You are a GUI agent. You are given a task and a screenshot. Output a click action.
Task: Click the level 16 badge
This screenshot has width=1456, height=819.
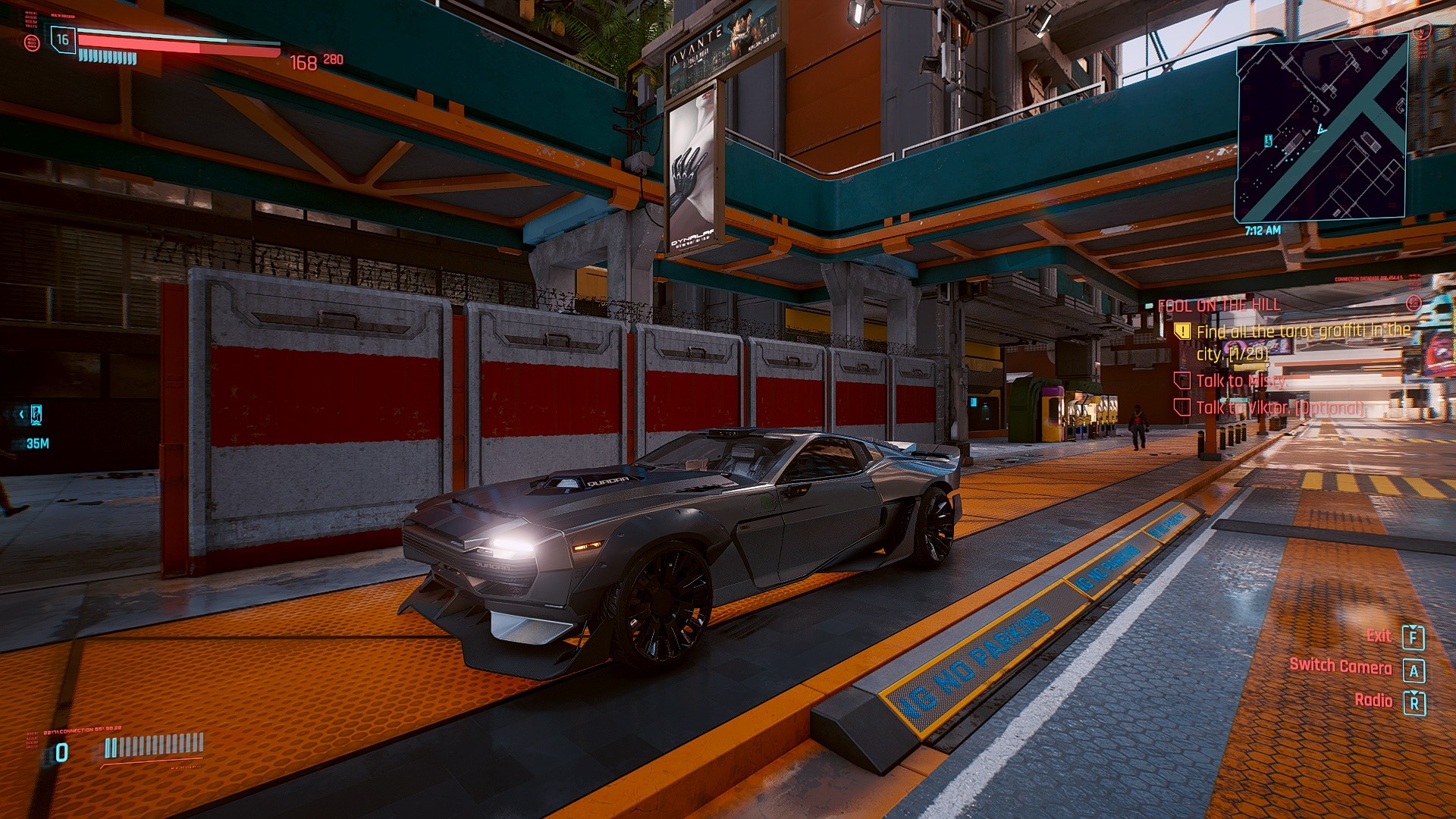pos(62,39)
